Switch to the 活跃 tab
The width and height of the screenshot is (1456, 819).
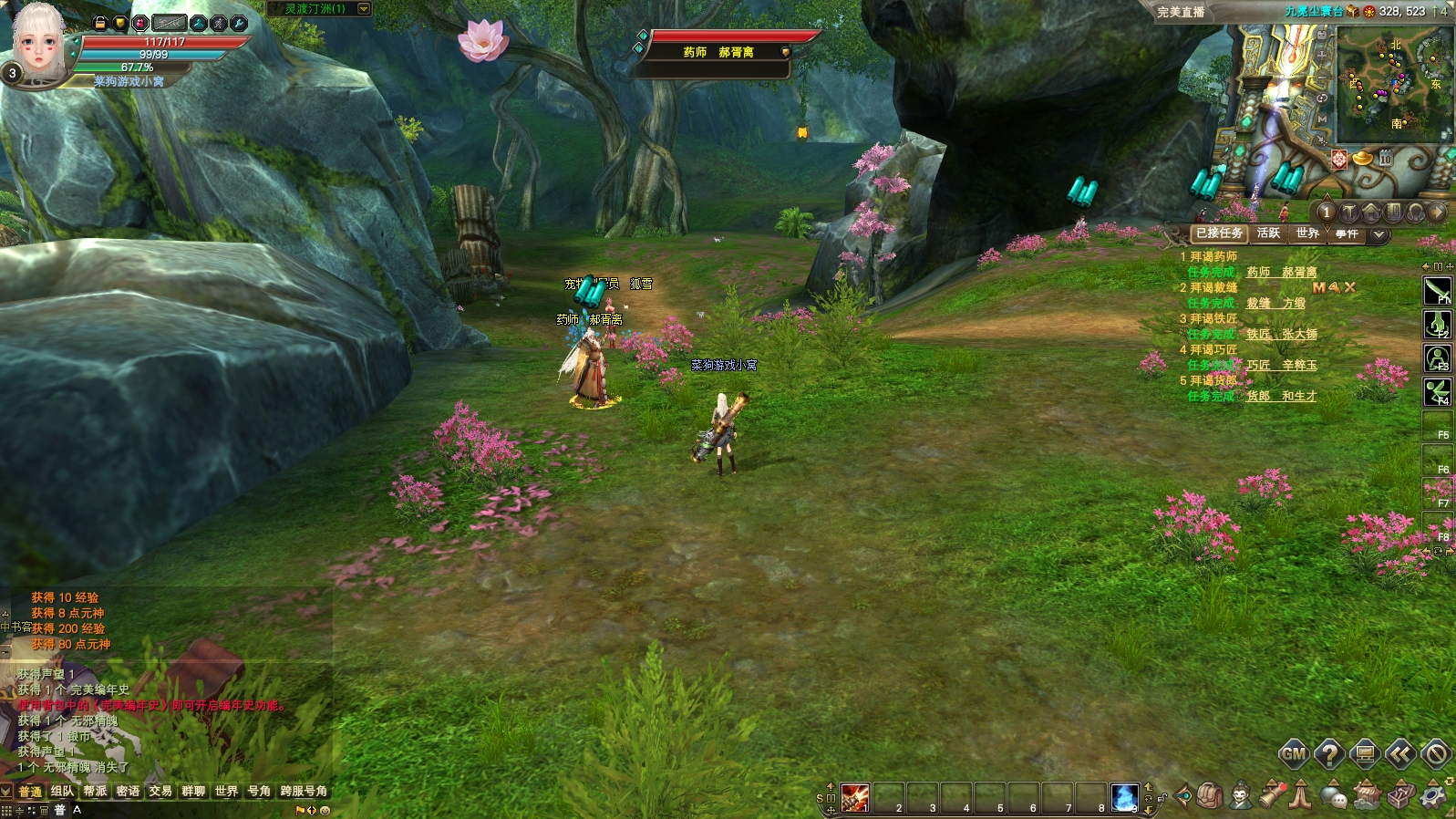tap(1268, 233)
